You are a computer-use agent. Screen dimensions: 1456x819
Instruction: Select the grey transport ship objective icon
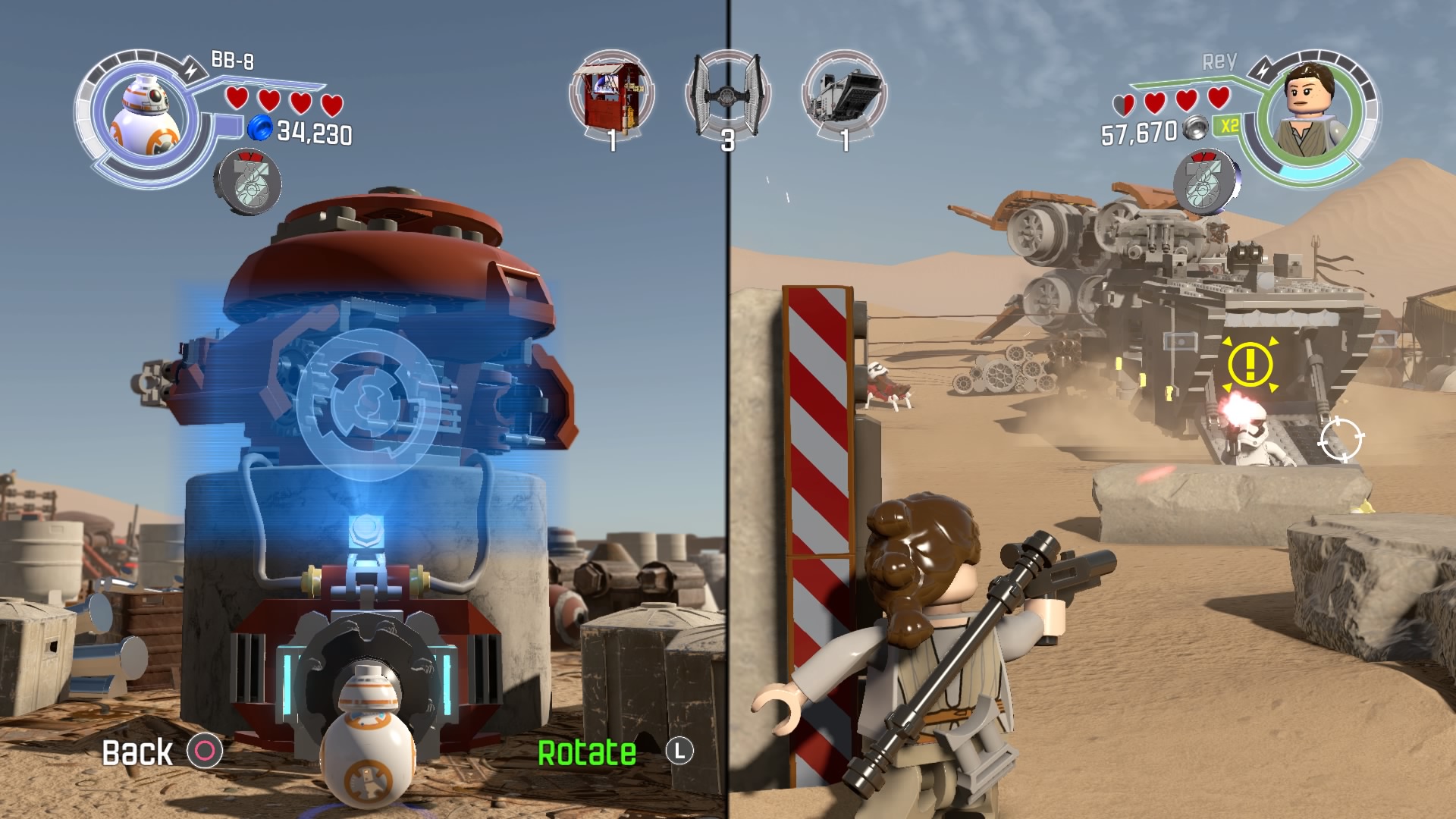click(x=844, y=96)
